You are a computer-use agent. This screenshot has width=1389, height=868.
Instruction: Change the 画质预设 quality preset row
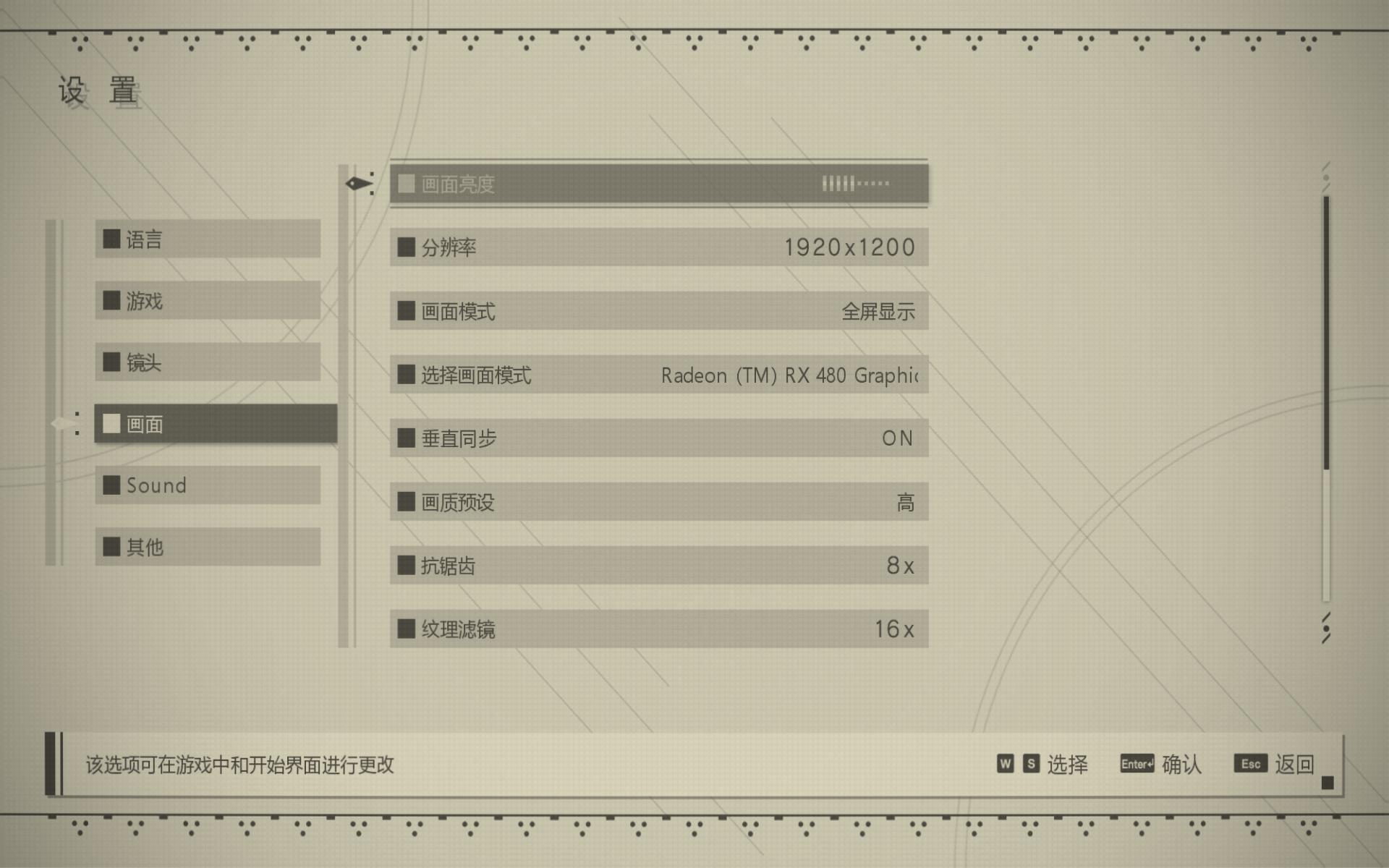[658, 502]
